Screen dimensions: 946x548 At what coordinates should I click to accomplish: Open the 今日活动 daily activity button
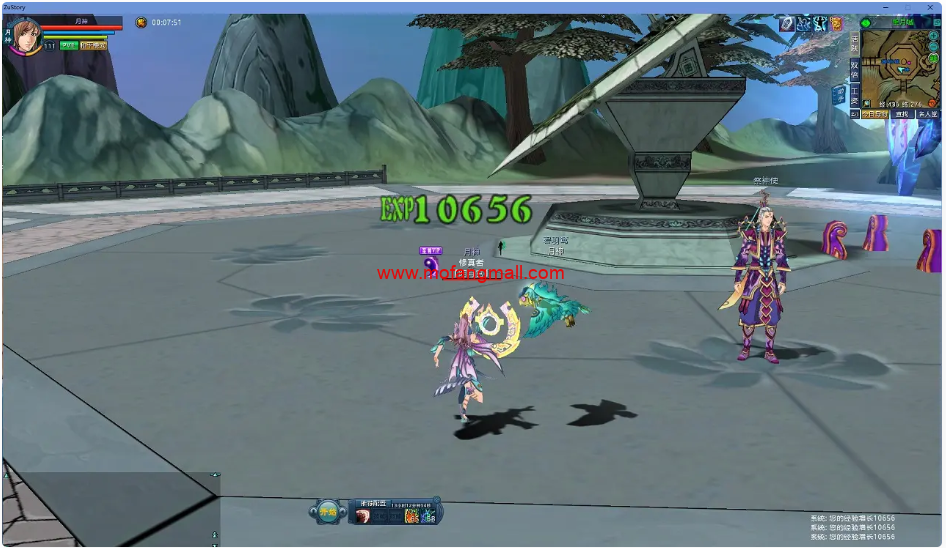coord(874,114)
